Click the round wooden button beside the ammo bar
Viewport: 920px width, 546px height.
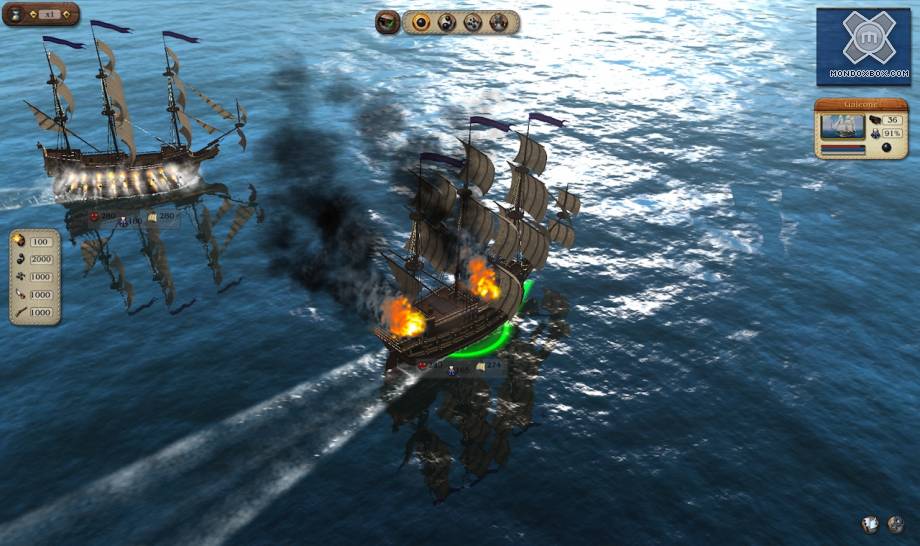click(387, 22)
